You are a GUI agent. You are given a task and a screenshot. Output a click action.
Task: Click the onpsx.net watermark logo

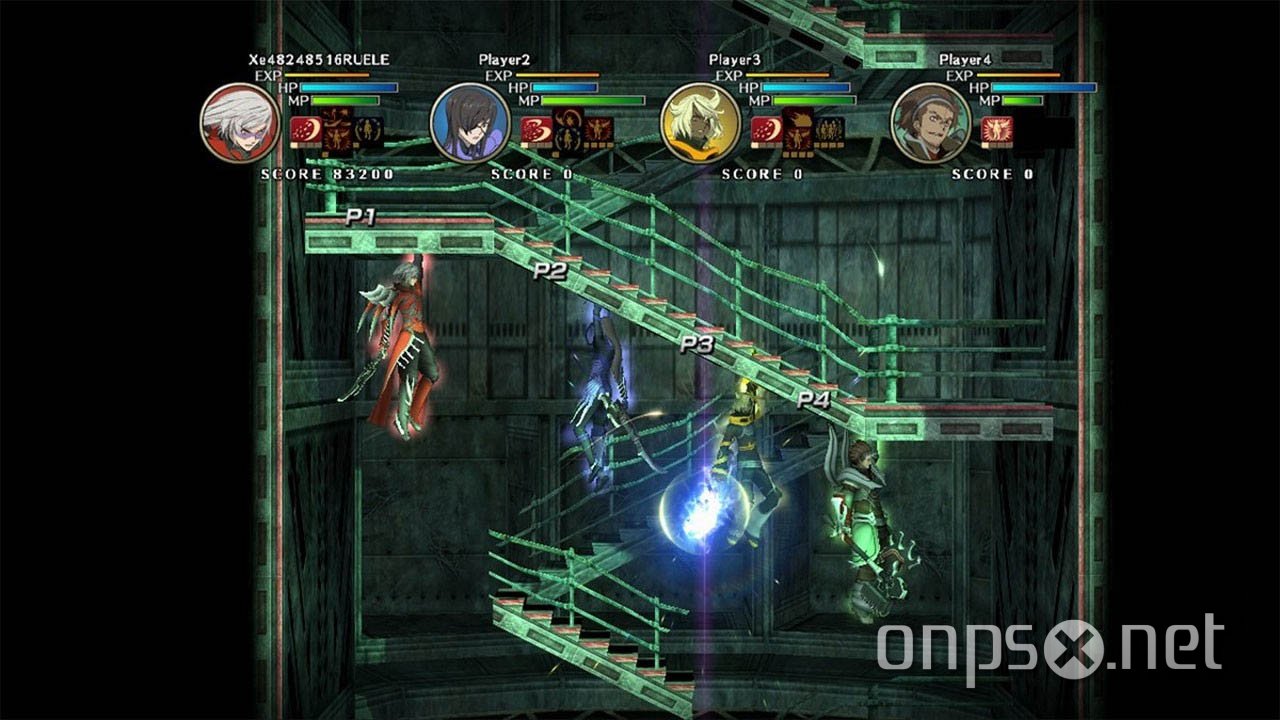point(1049,647)
